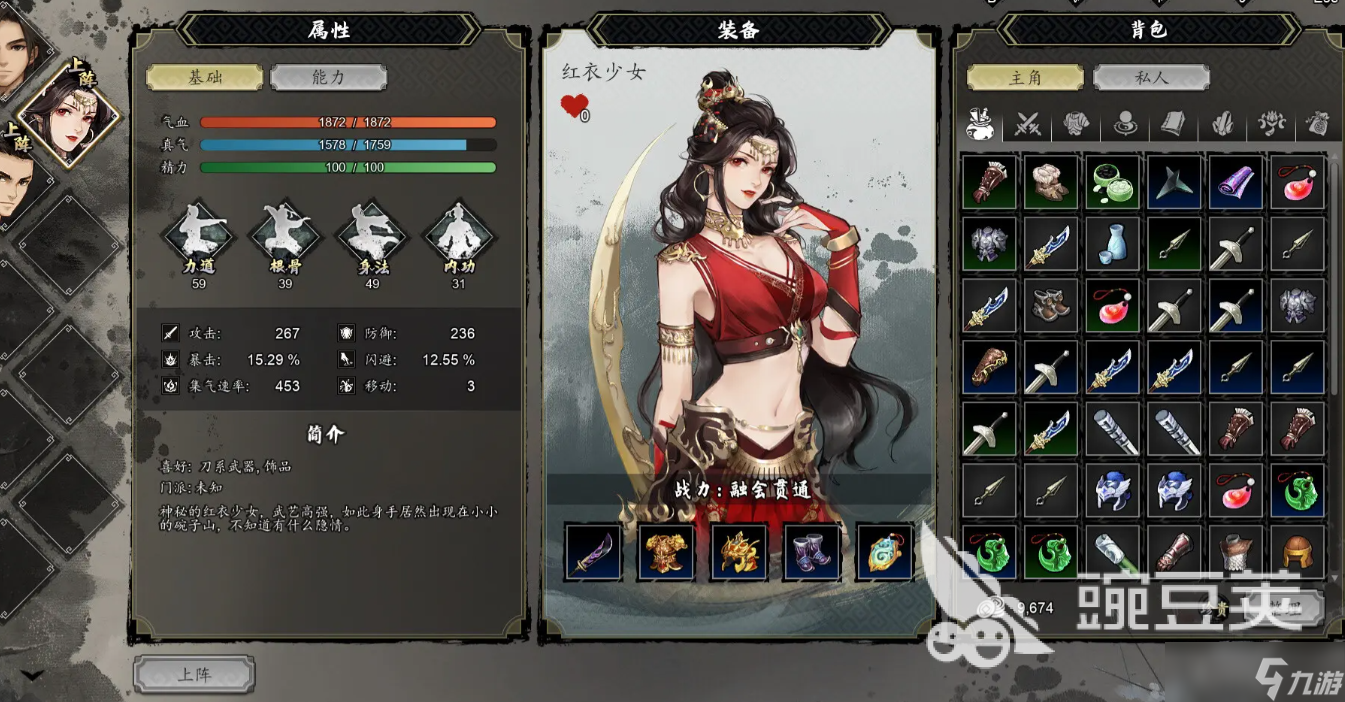
Task: Click the equipped golden helmet slot
Action: 739,552
